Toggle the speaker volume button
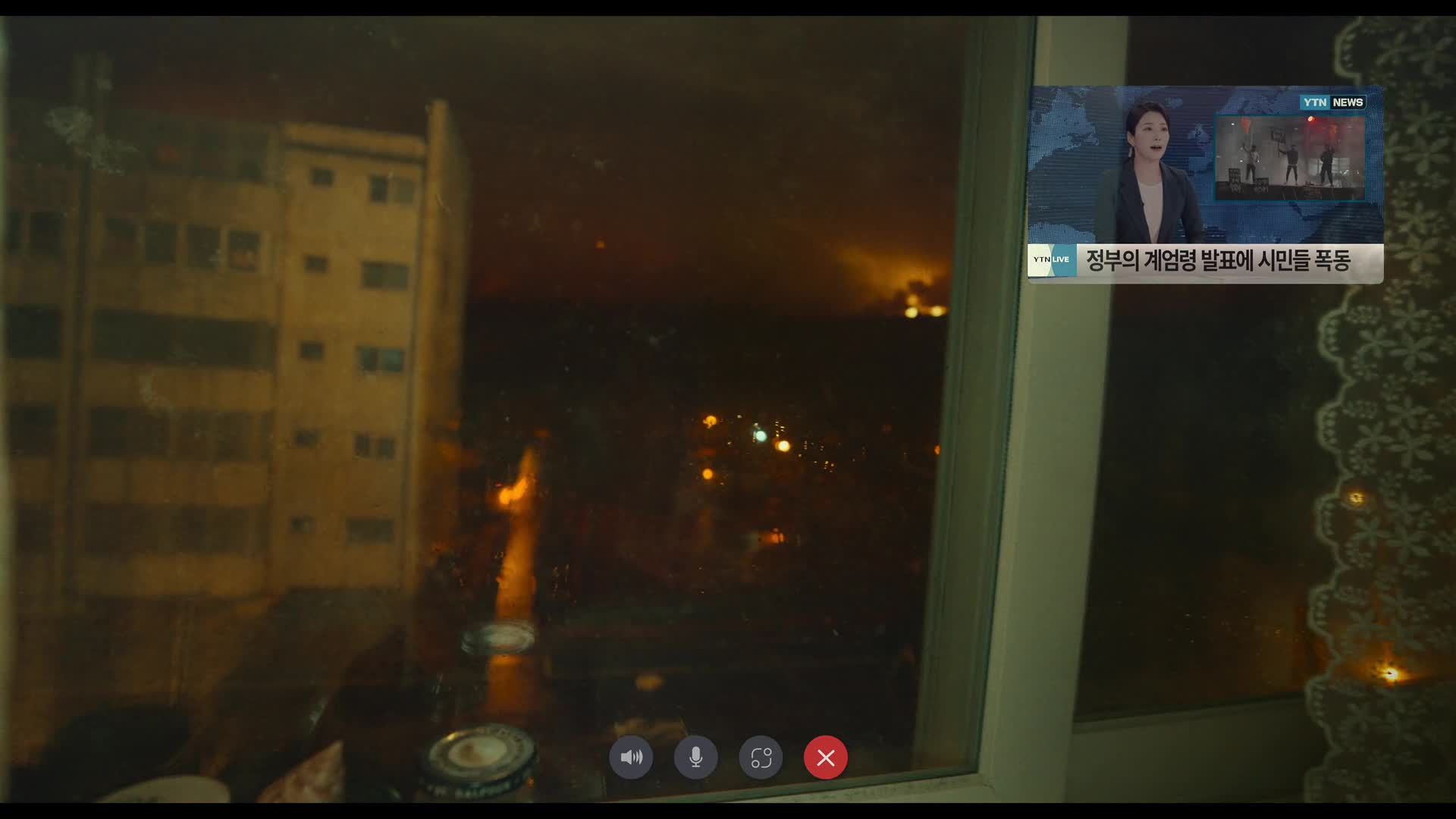Image resolution: width=1456 pixels, height=819 pixels. 631,757
